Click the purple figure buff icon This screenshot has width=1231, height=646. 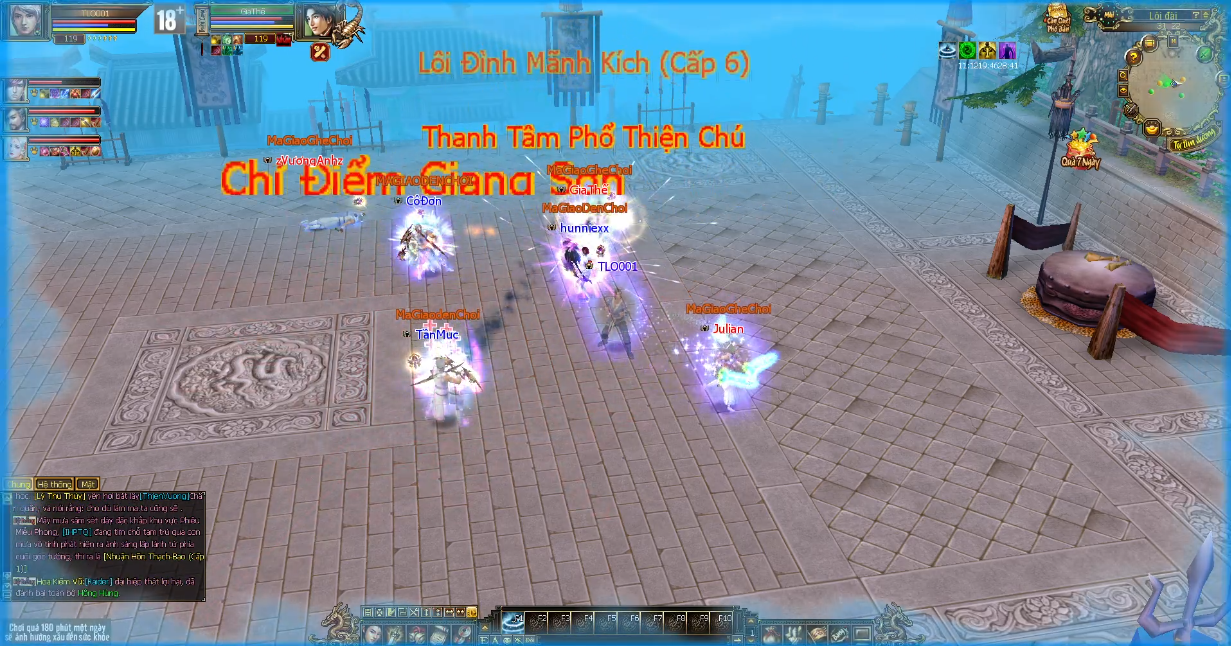click(1007, 50)
